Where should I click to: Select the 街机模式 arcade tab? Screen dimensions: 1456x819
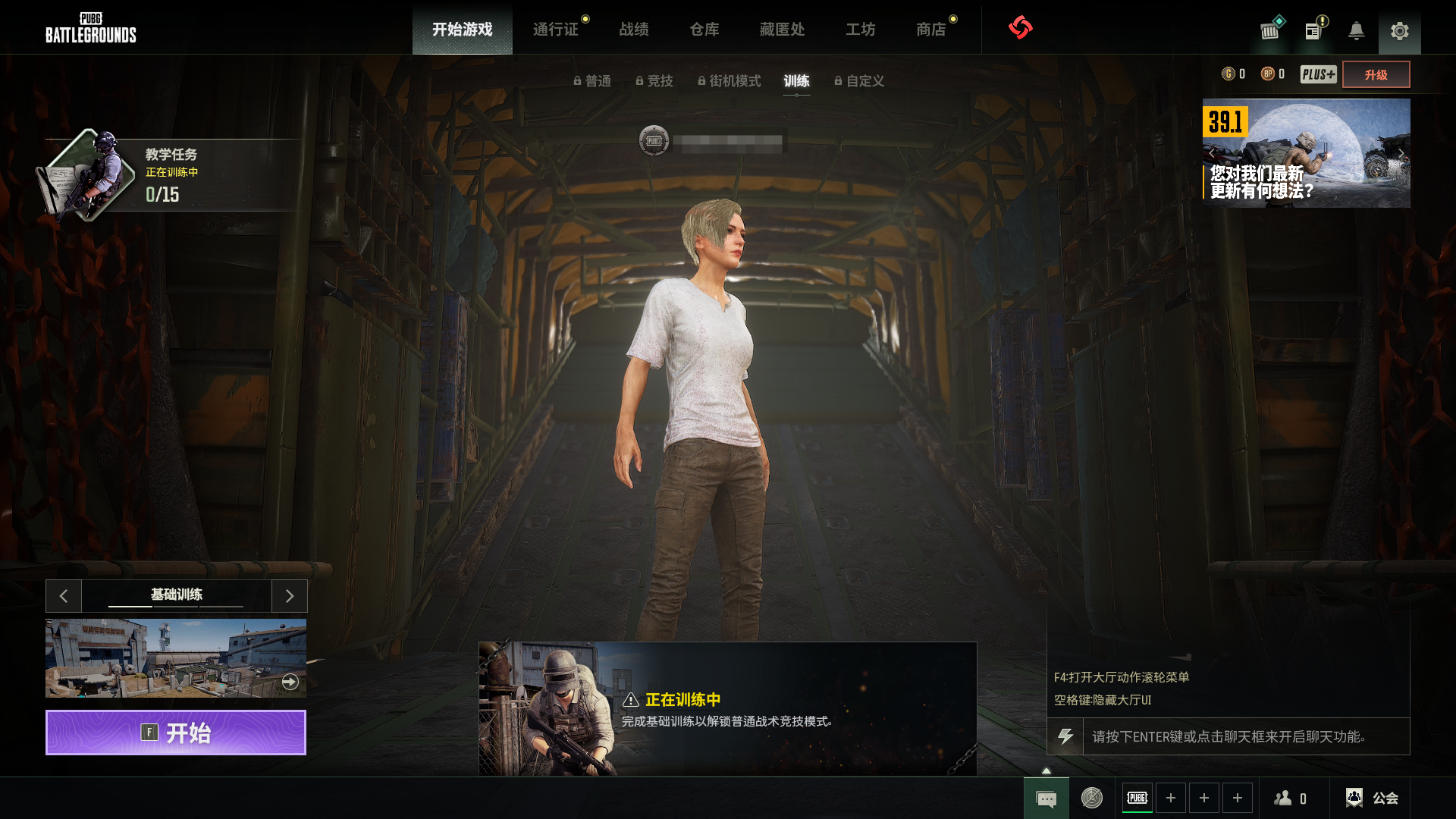(x=730, y=81)
